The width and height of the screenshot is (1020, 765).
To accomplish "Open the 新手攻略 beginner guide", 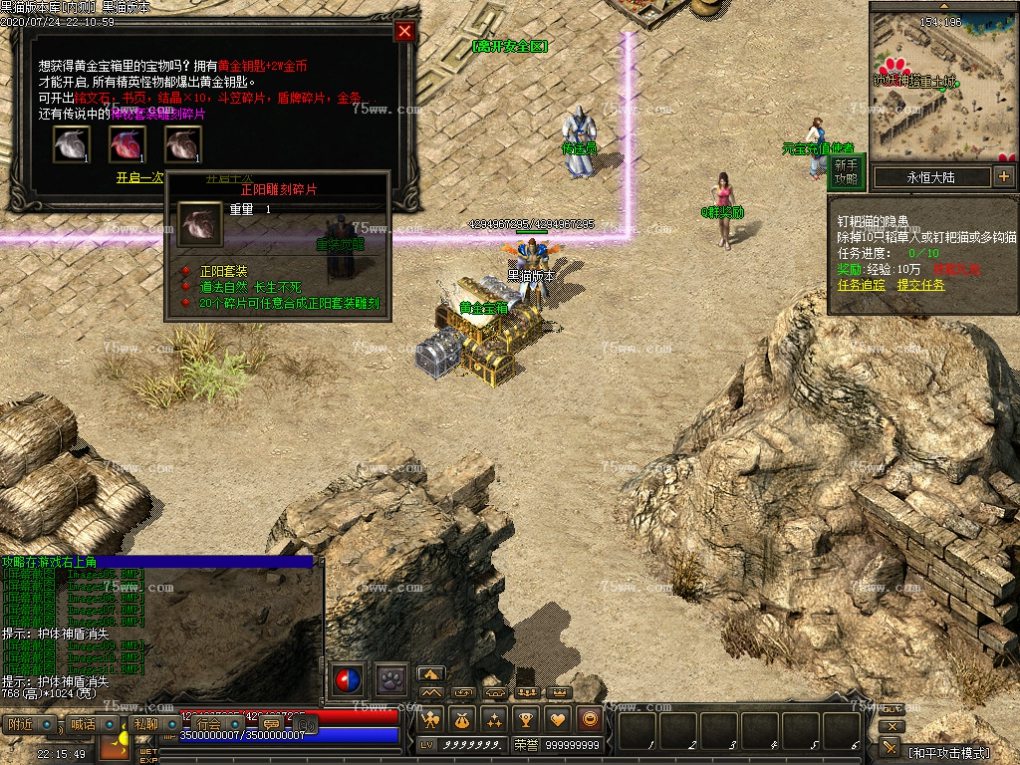I will 845,172.
